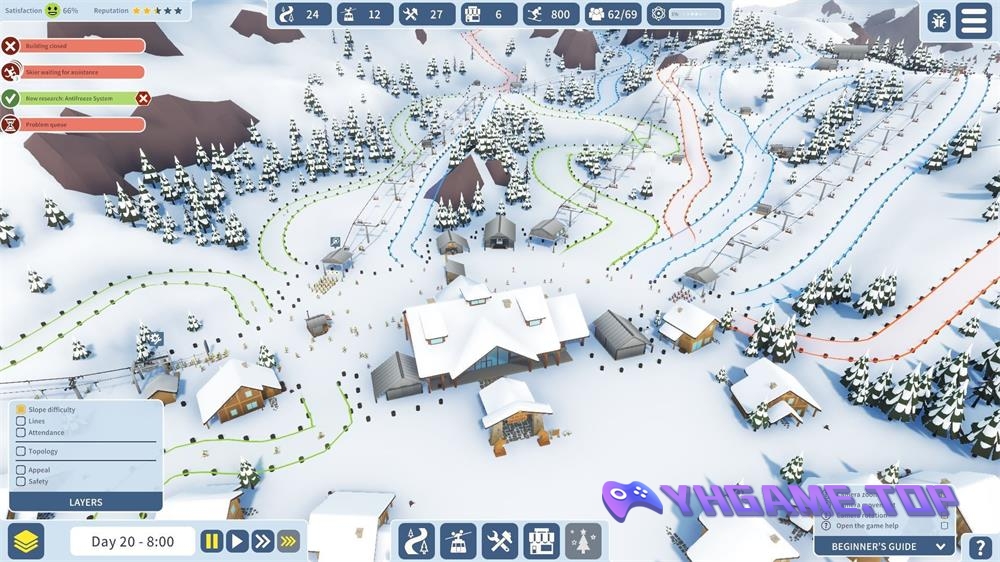Check the Appeal layer option
Viewport: 1000px width, 562px height.
pos(21,470)
